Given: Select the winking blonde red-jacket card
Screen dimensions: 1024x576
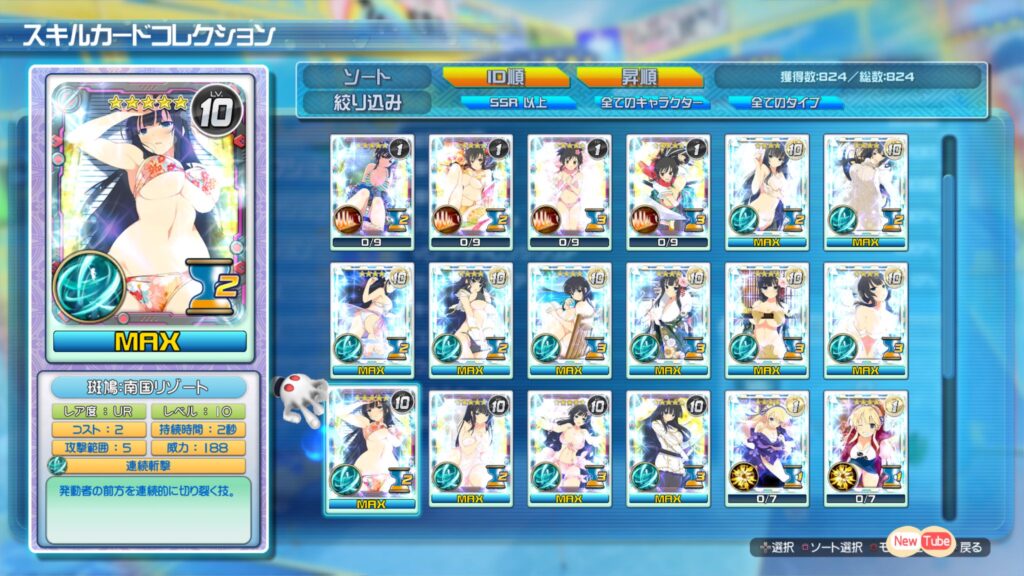Looking at the screenshot, I should point(865,448).
